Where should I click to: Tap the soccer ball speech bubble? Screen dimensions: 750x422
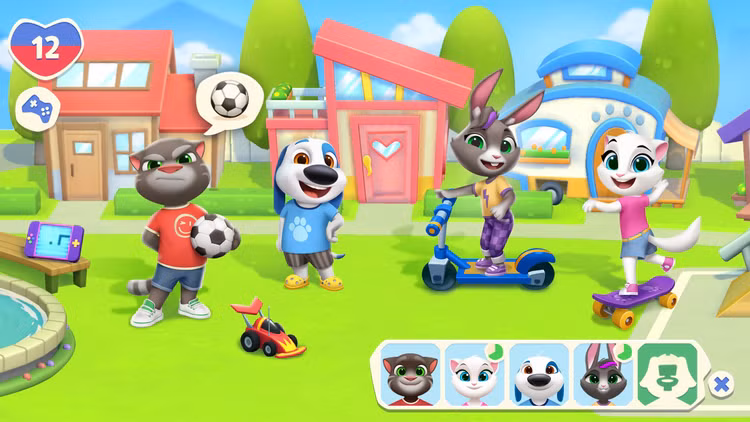[229, 98]
